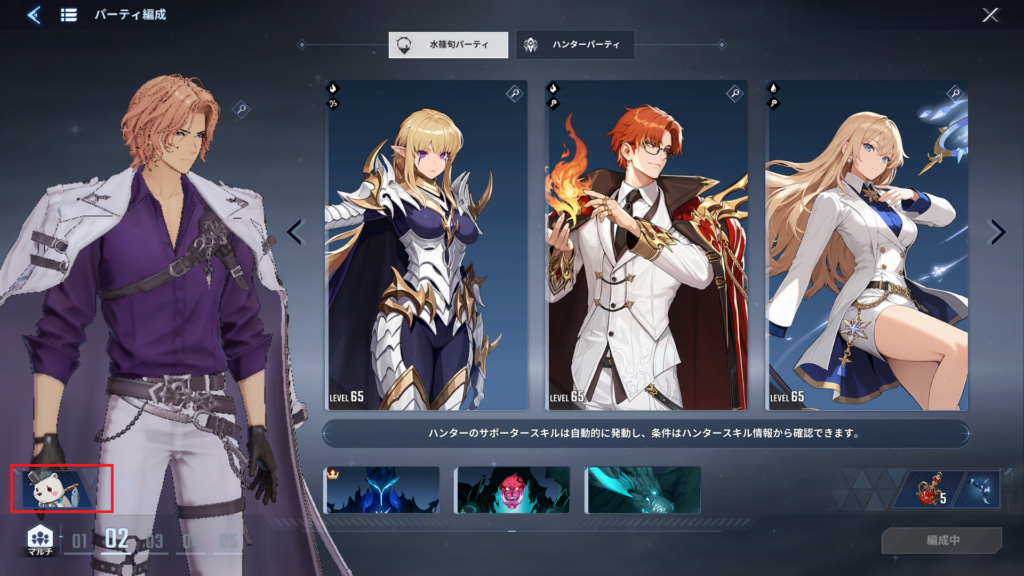Inspect the elf knight card's magnifier icon
The width and height of the screenshot is (1024, 576).
point(514,93)
